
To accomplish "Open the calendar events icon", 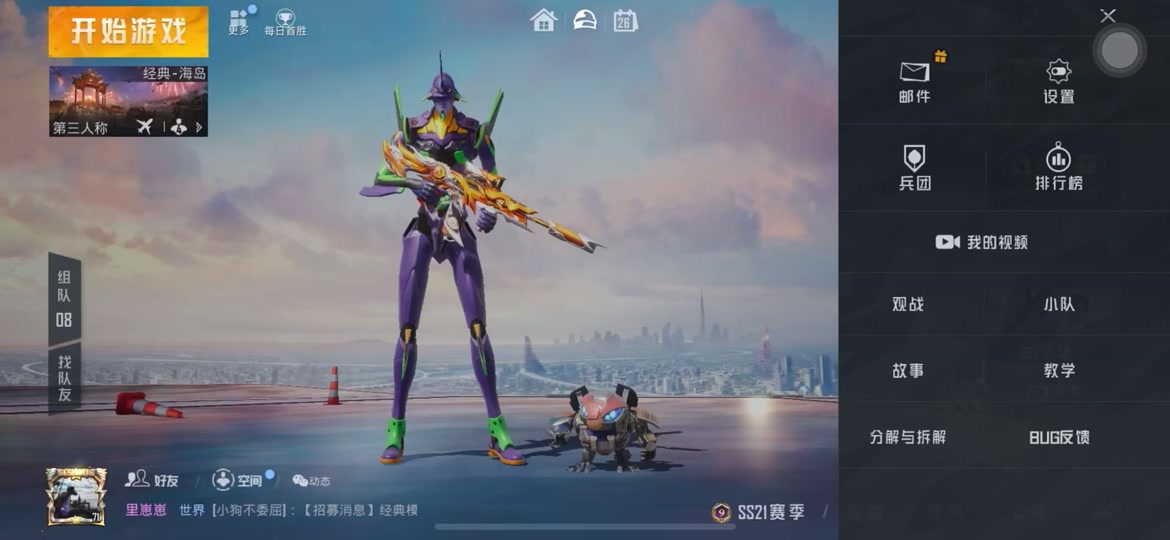I will click(626, 20).
